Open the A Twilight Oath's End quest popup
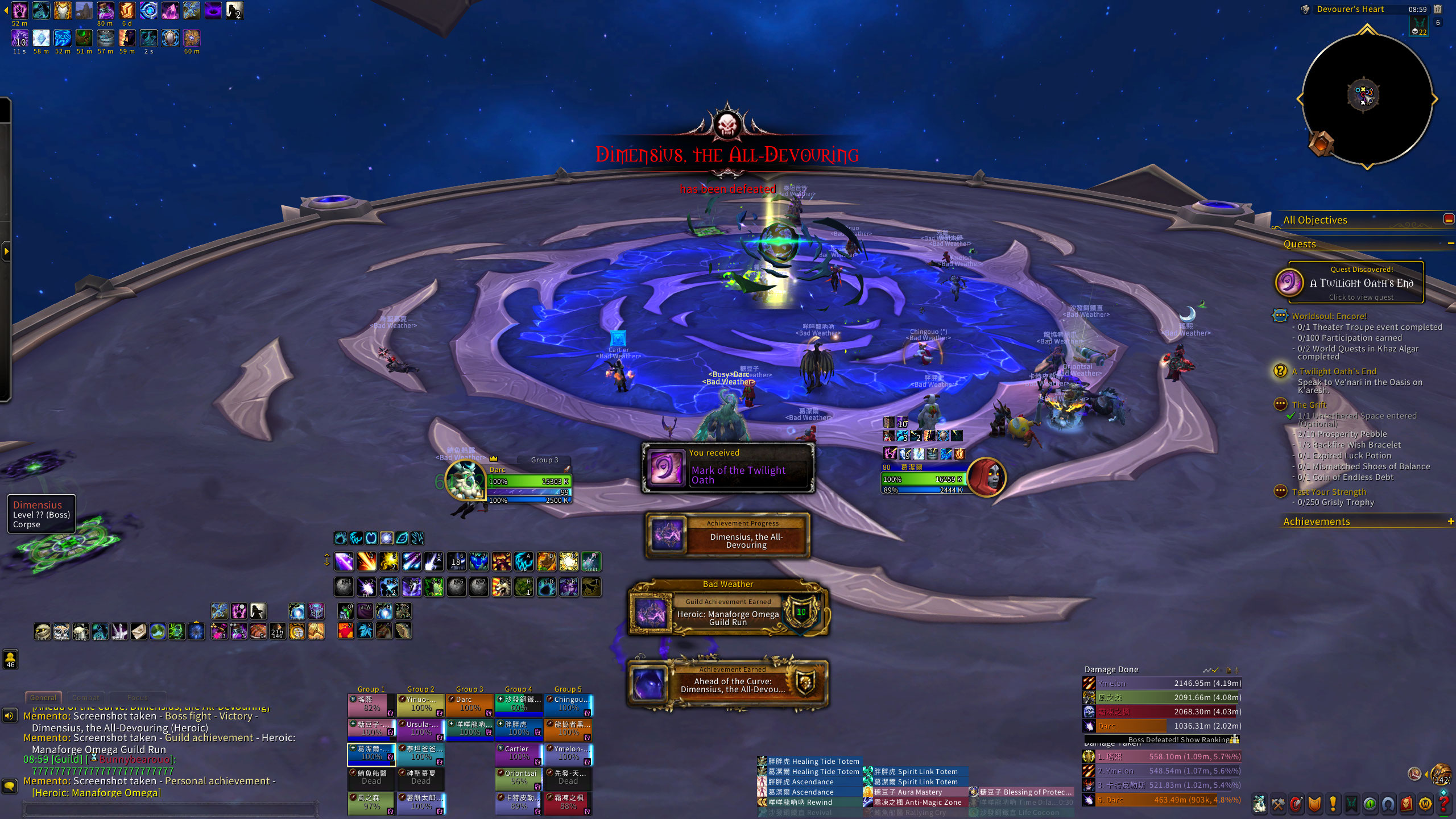Viewport: 1456px width, 819px height. (x=1356, y=283)
